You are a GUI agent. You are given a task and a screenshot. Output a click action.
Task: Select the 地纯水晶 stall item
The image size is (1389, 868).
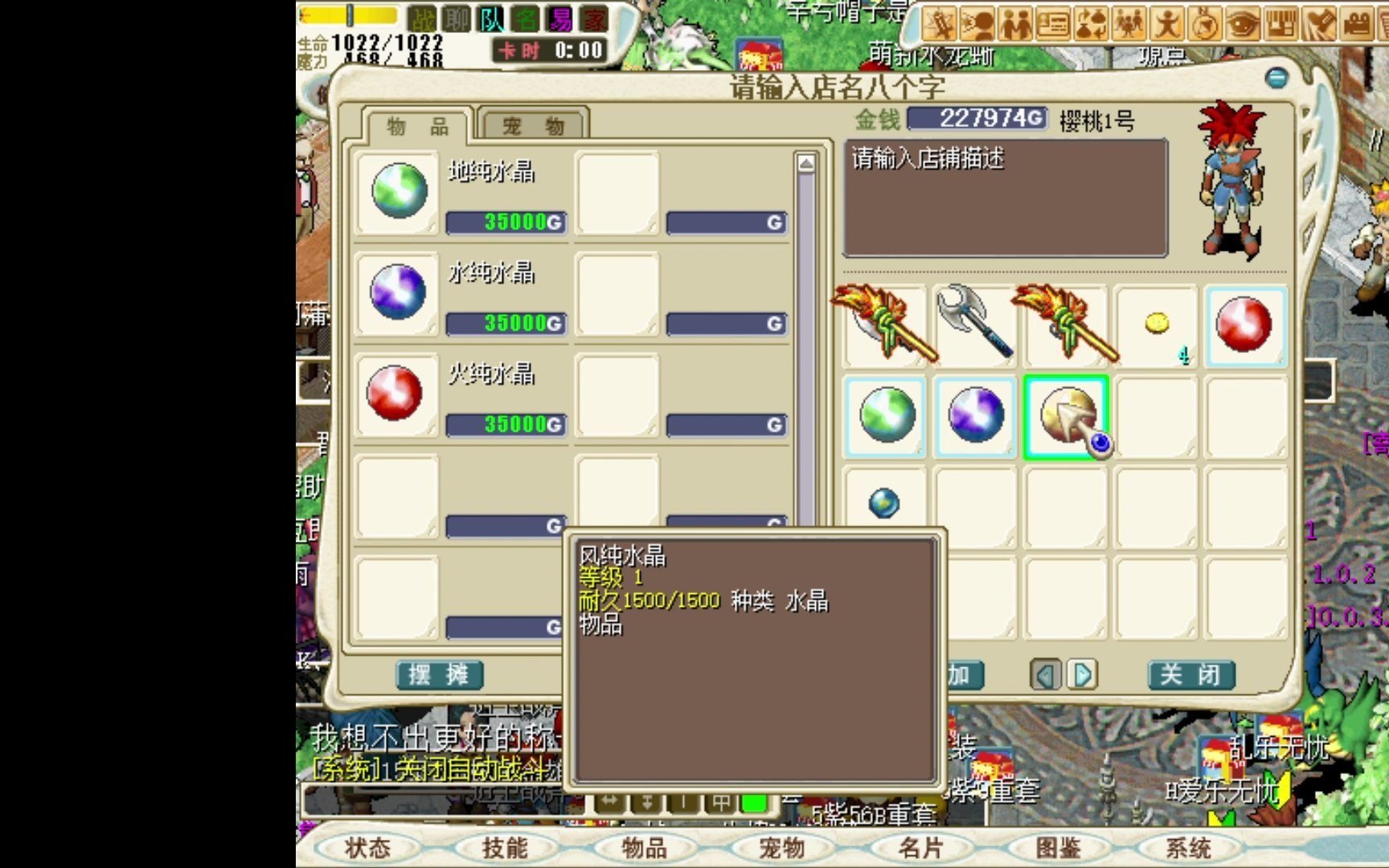click(398, 191)
